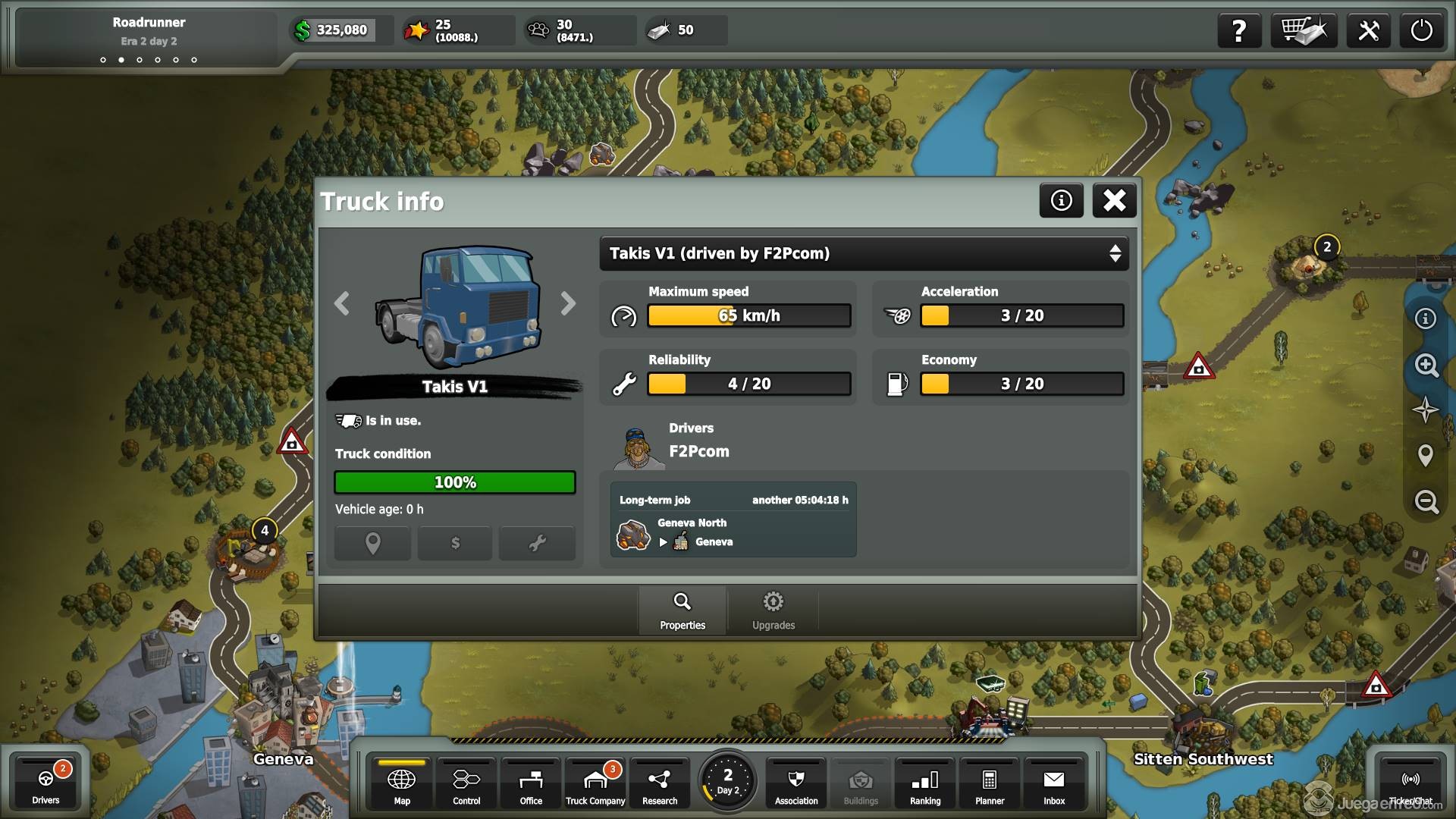This screenshot has width=1456, height=819.
Task: Show the previous truck with left arrow
Action: [342, 303]
